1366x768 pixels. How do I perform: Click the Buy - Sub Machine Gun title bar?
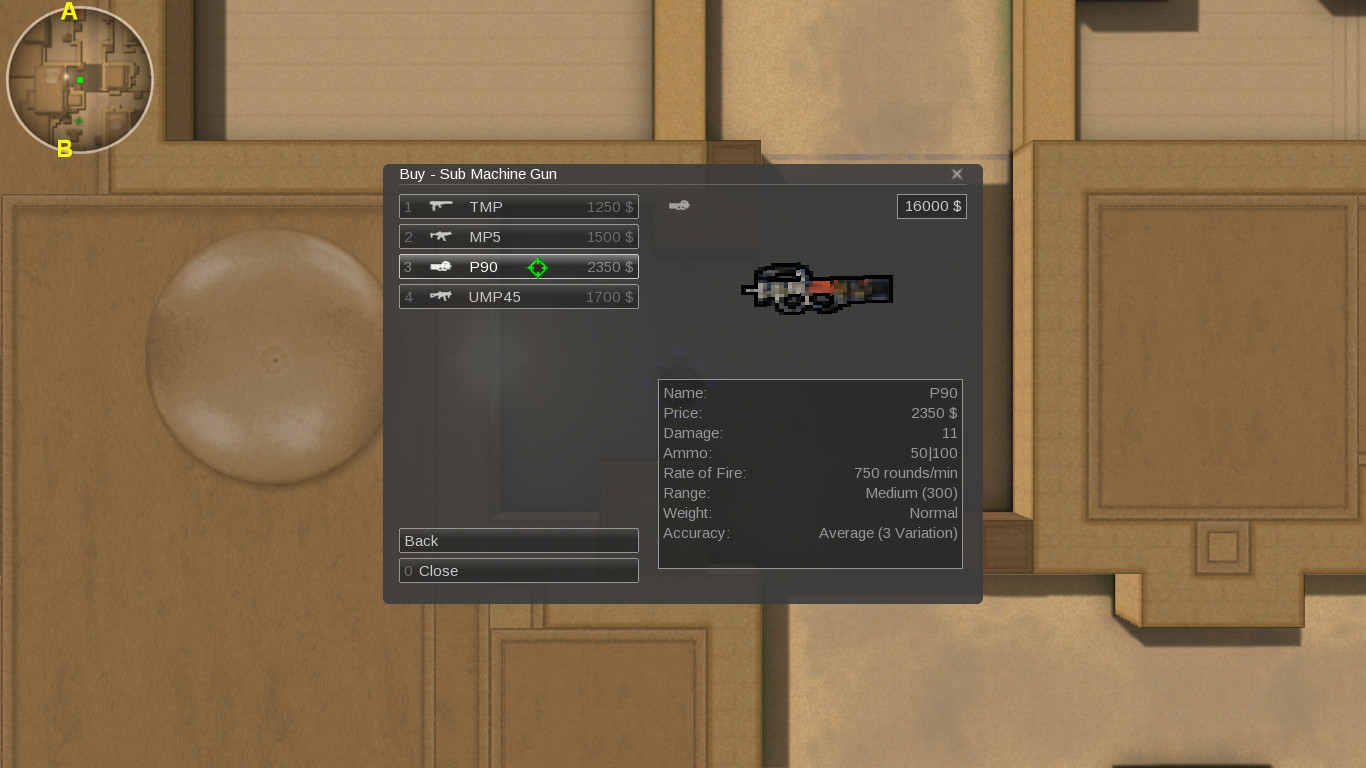pos(478,173)
